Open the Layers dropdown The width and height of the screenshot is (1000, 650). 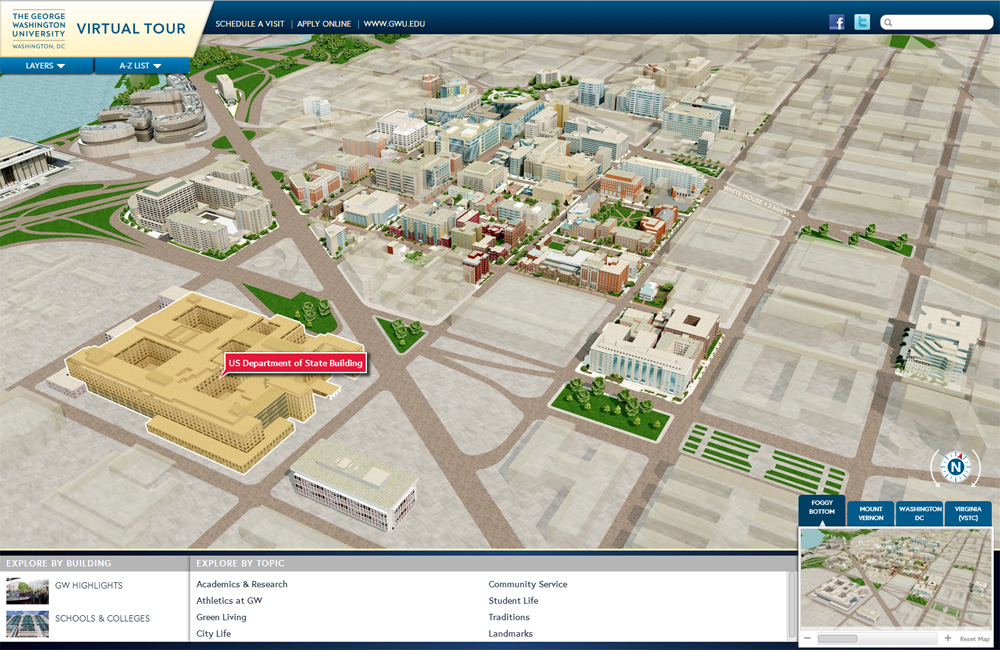click(x=46, y=66)
